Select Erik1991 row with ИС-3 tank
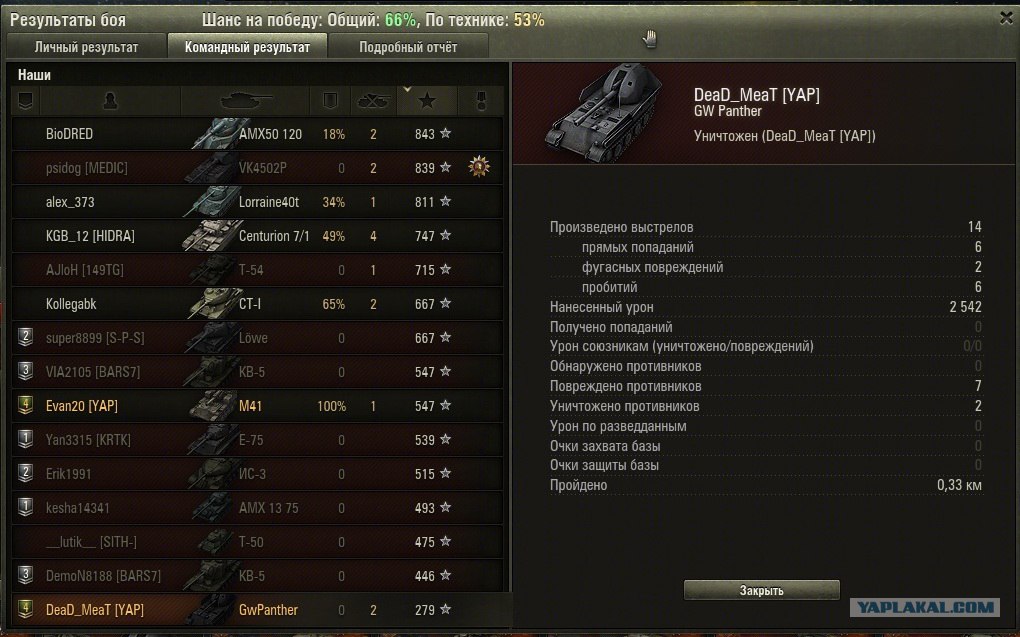This screenshot has height=637, width=1020. (258, 474)
